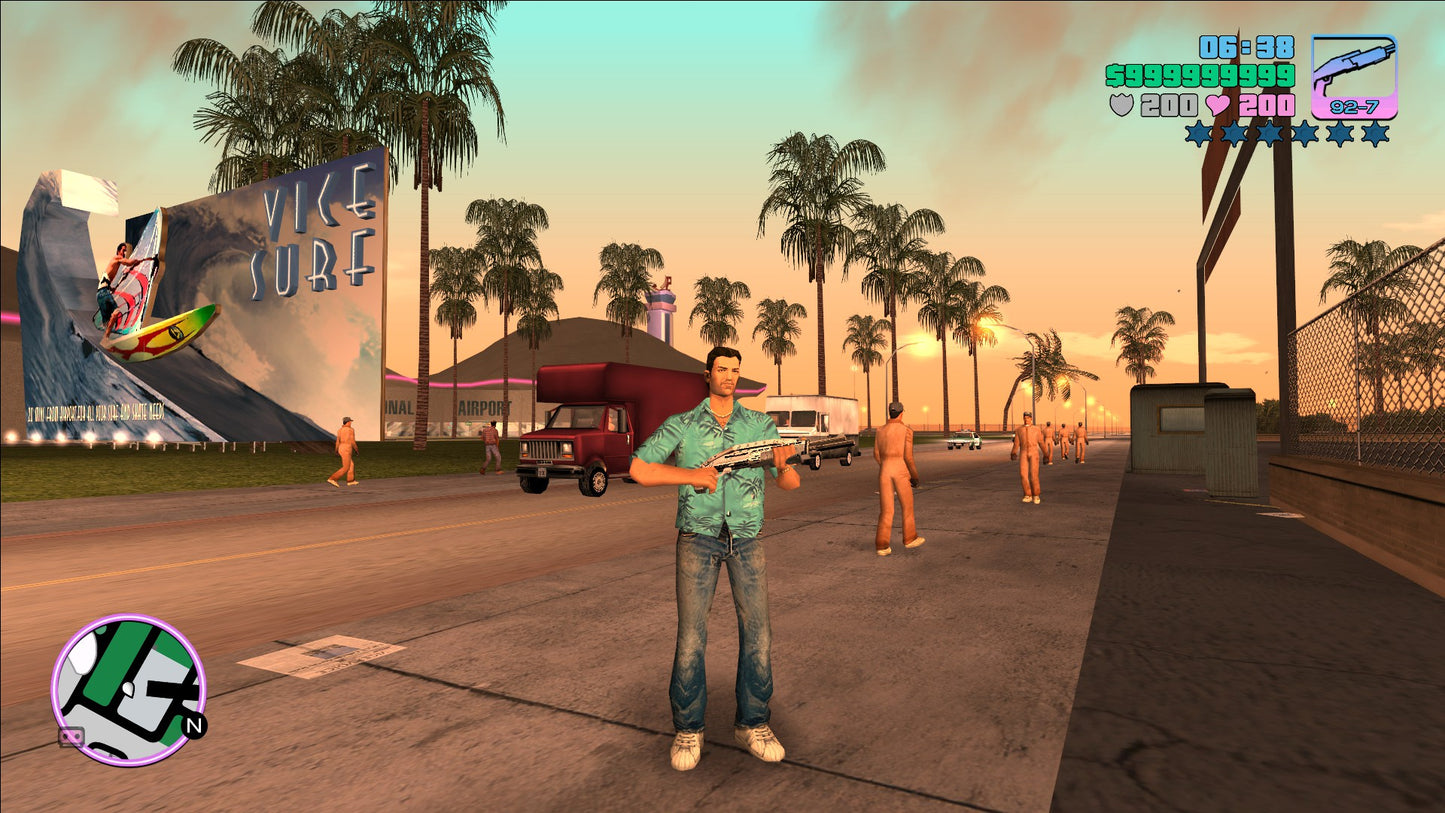
Task: Click the armor shield icon
Action: coord(1124,103)
